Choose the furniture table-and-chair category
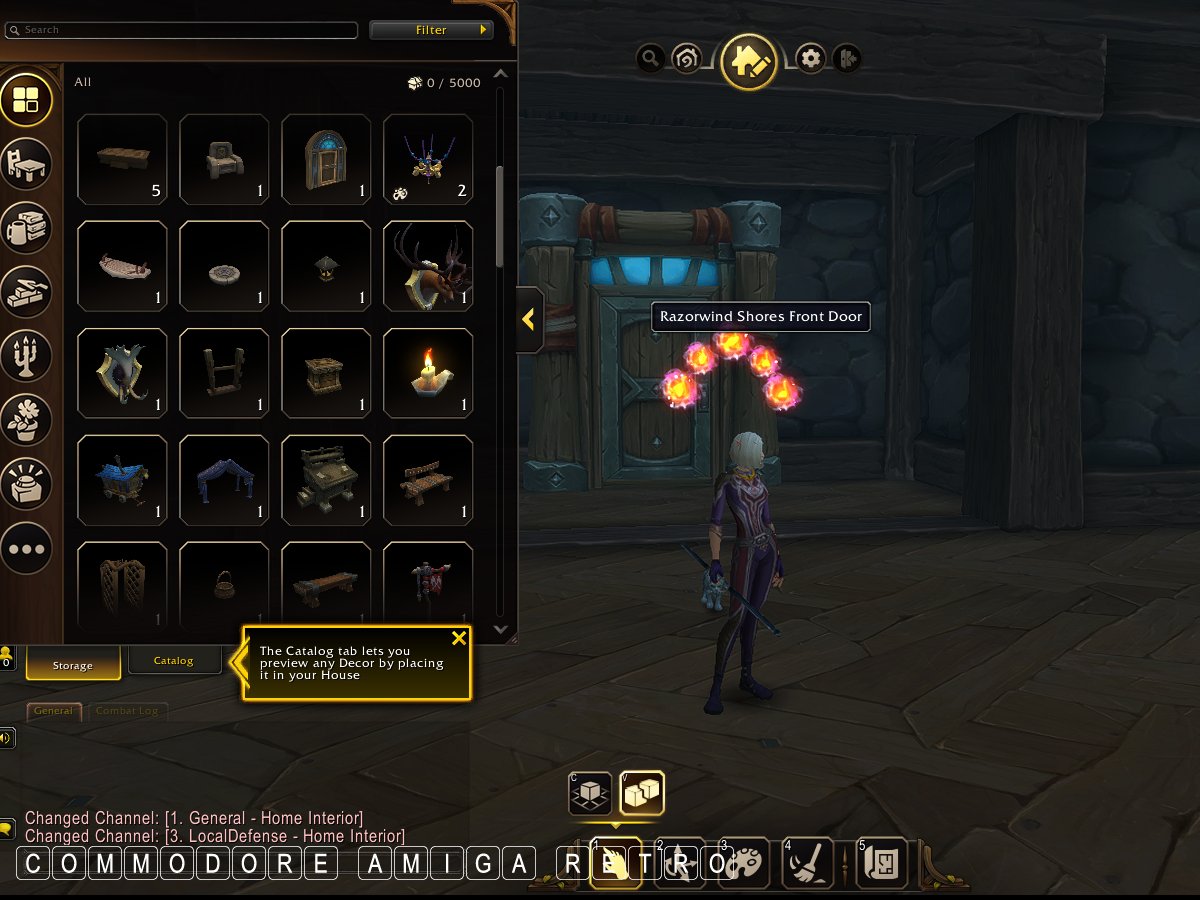 pos(26,164)
